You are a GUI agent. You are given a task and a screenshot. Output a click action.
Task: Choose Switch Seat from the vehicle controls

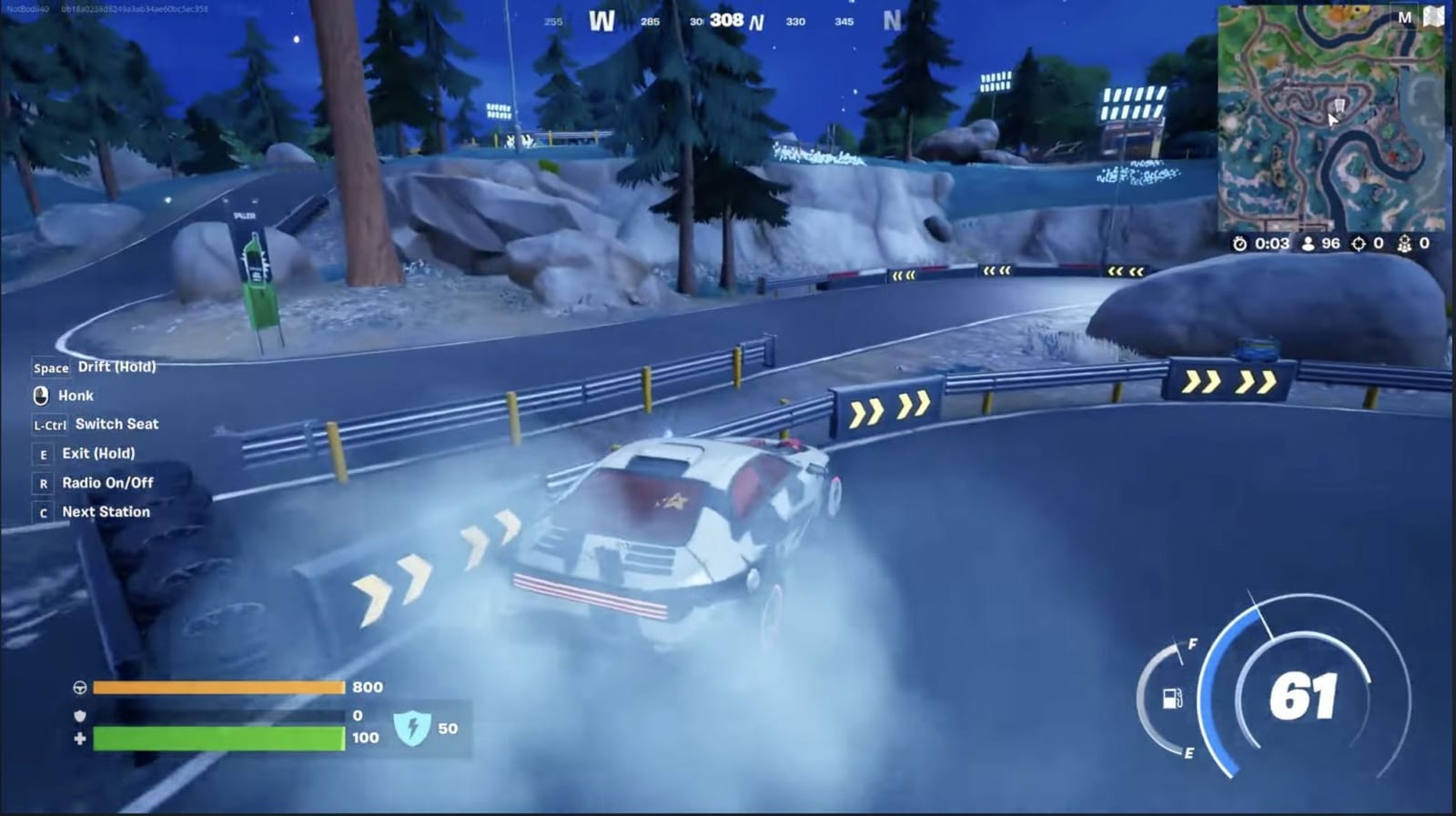coord(118,425)
